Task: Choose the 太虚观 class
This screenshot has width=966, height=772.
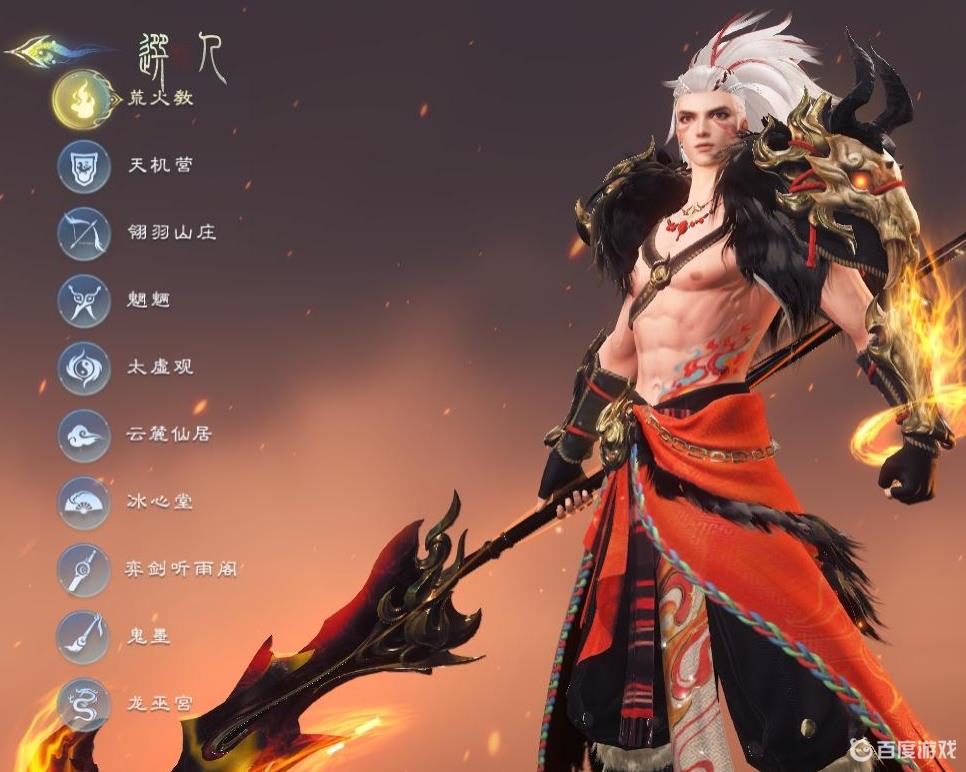Action: pos(84,367)
